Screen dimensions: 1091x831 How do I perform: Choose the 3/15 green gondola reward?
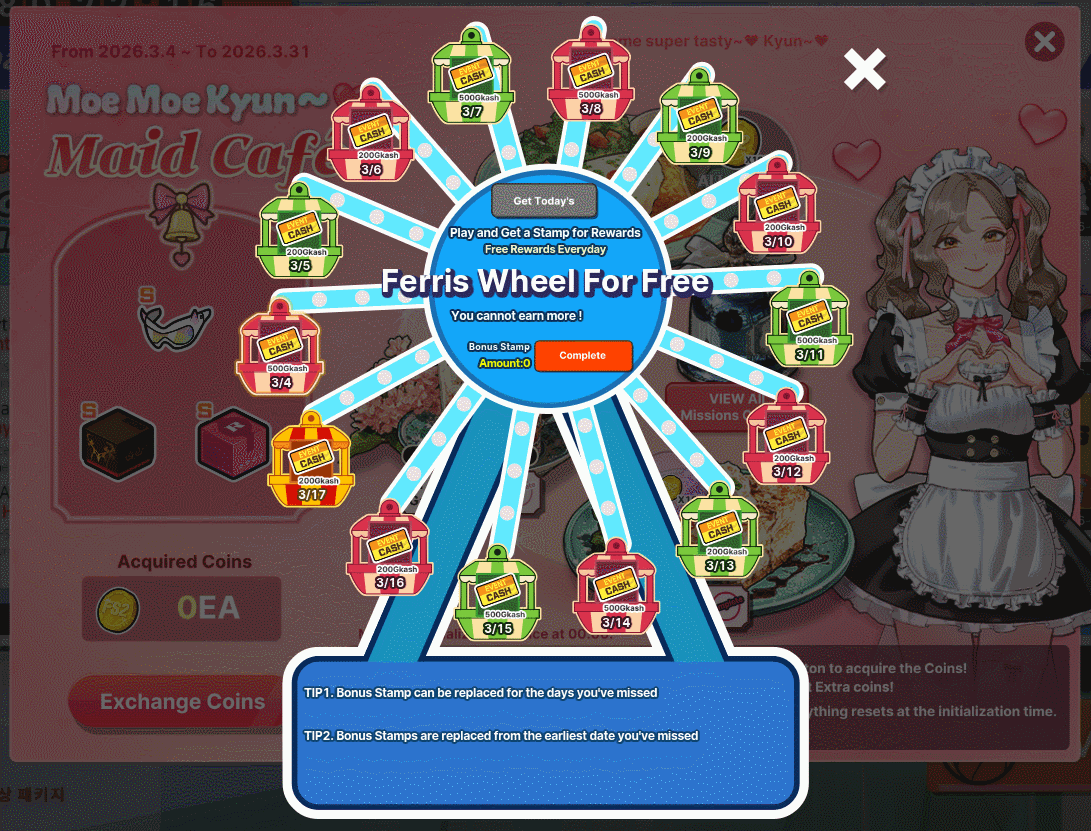pyautogui.click(x=498, y=596)
